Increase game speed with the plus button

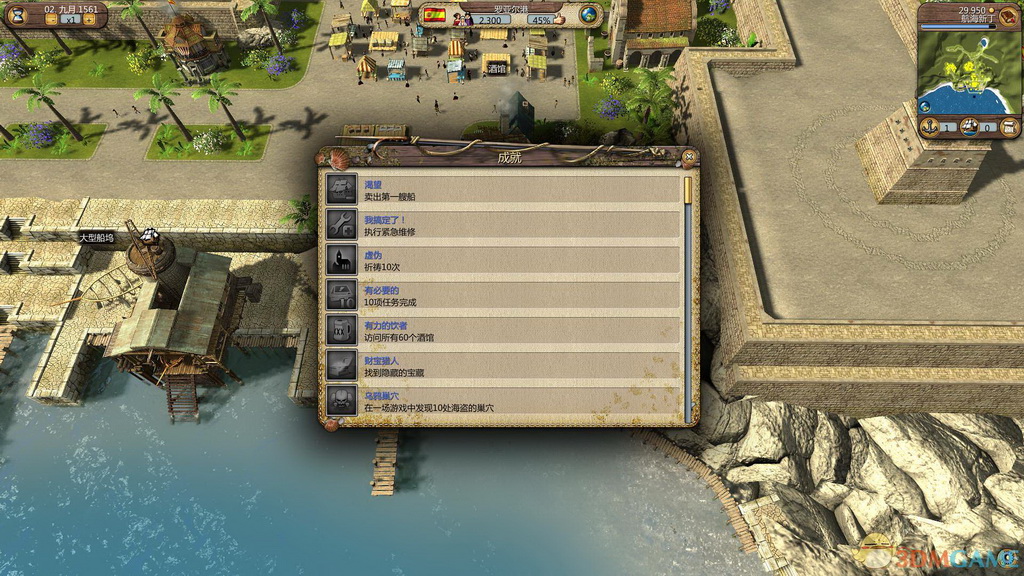[x=90, y=19]
